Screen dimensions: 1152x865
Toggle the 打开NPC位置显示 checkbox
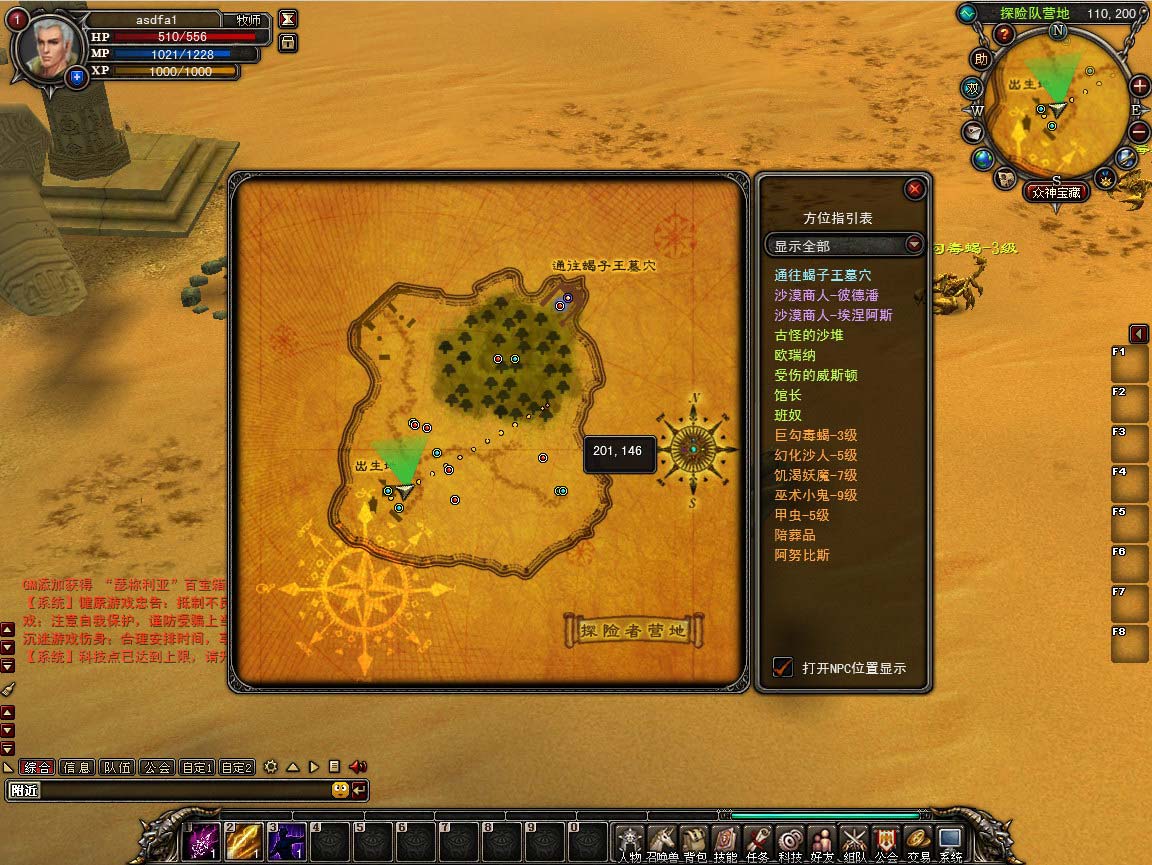[x=783, y=667]
